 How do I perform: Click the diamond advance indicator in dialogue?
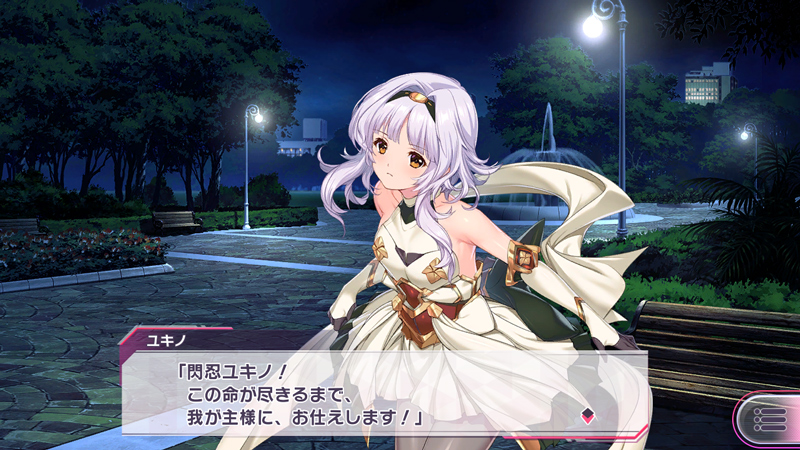588,416
